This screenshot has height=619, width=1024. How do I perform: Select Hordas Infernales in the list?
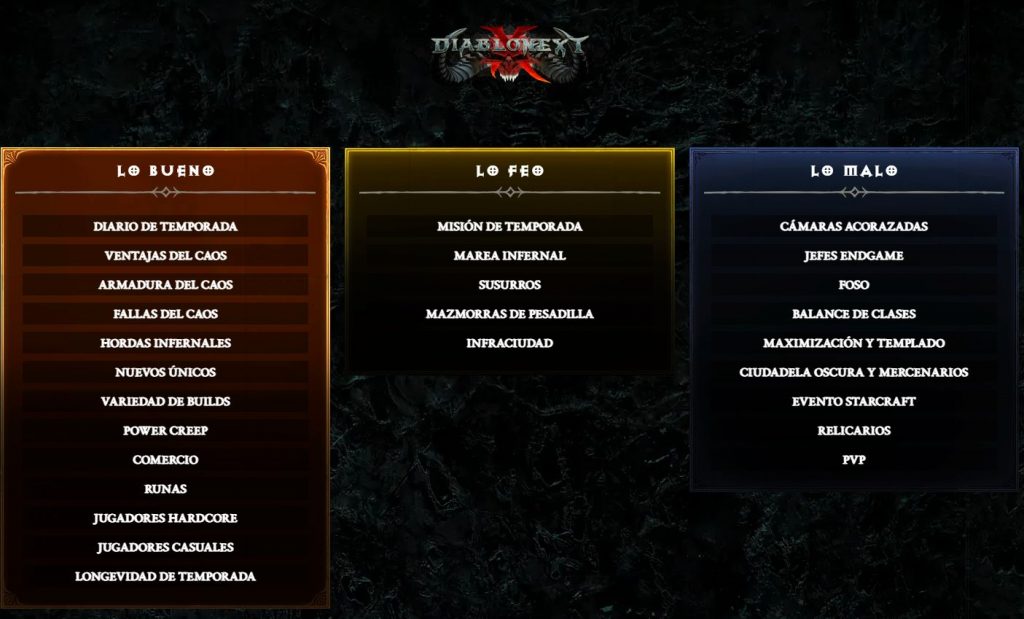pyautogui.click(x=165, y=343)
